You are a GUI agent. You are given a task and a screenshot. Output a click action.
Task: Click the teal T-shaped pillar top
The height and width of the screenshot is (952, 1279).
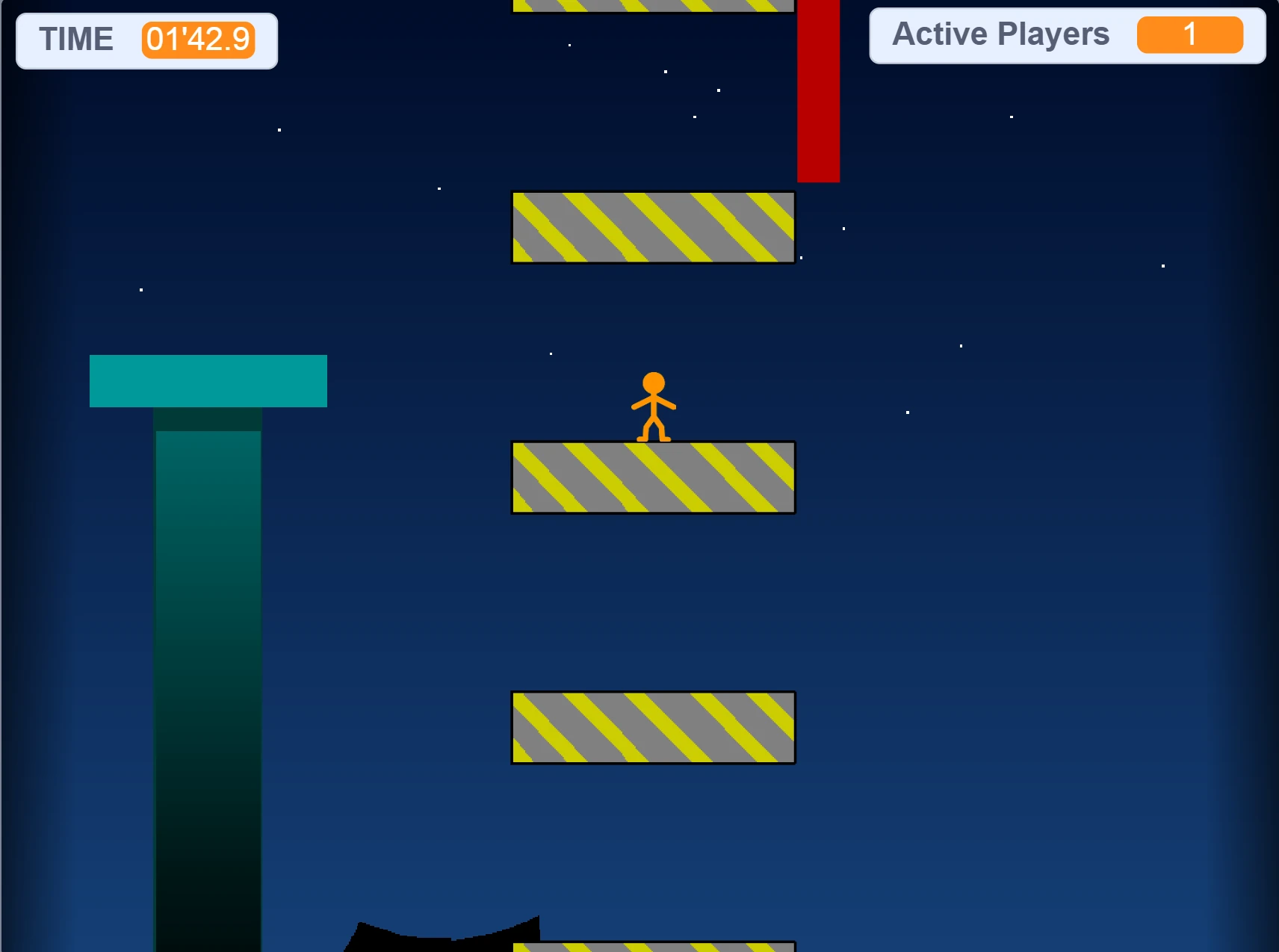(x=208, y=380)
